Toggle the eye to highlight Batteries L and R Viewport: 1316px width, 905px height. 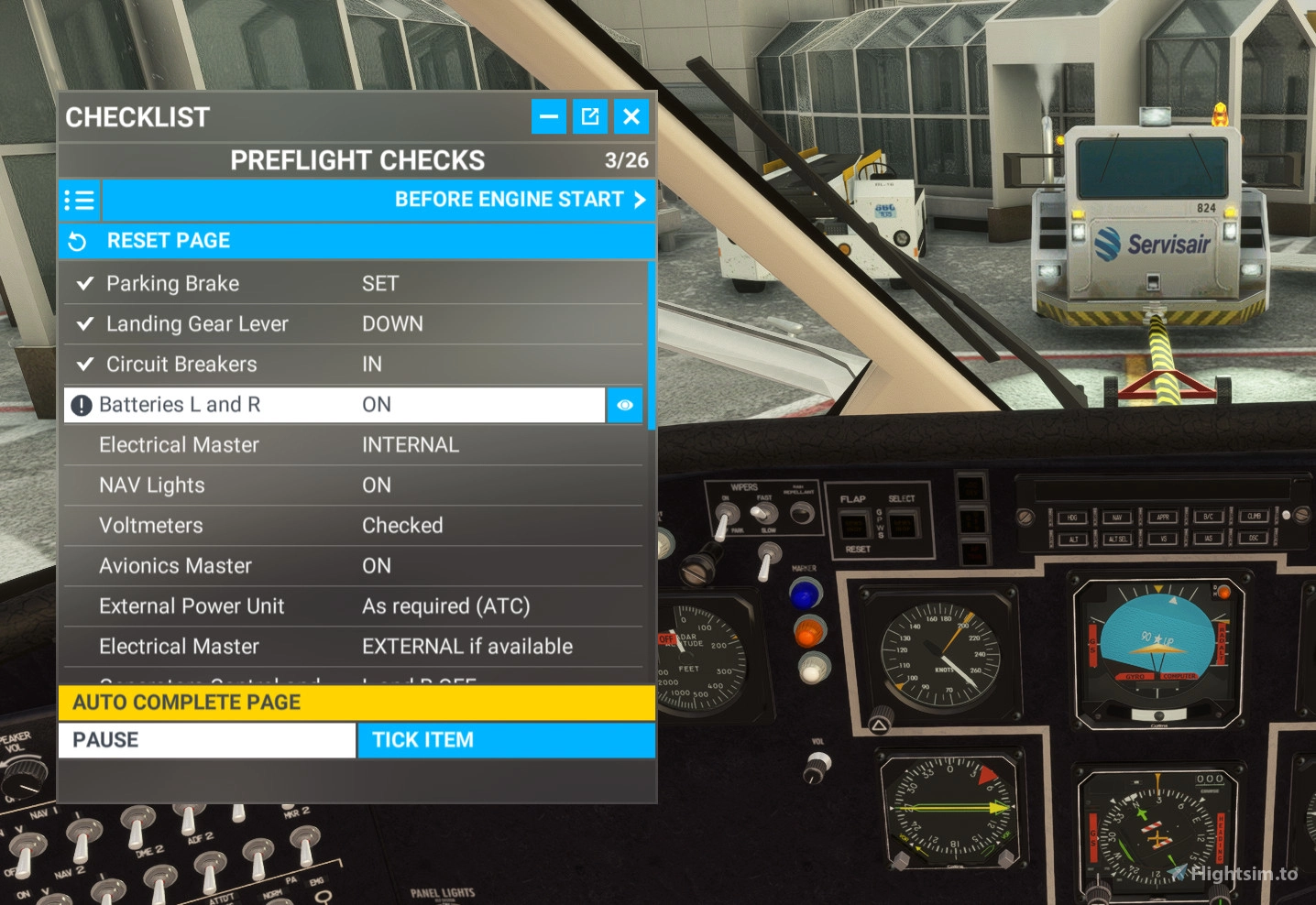point(625,405)
